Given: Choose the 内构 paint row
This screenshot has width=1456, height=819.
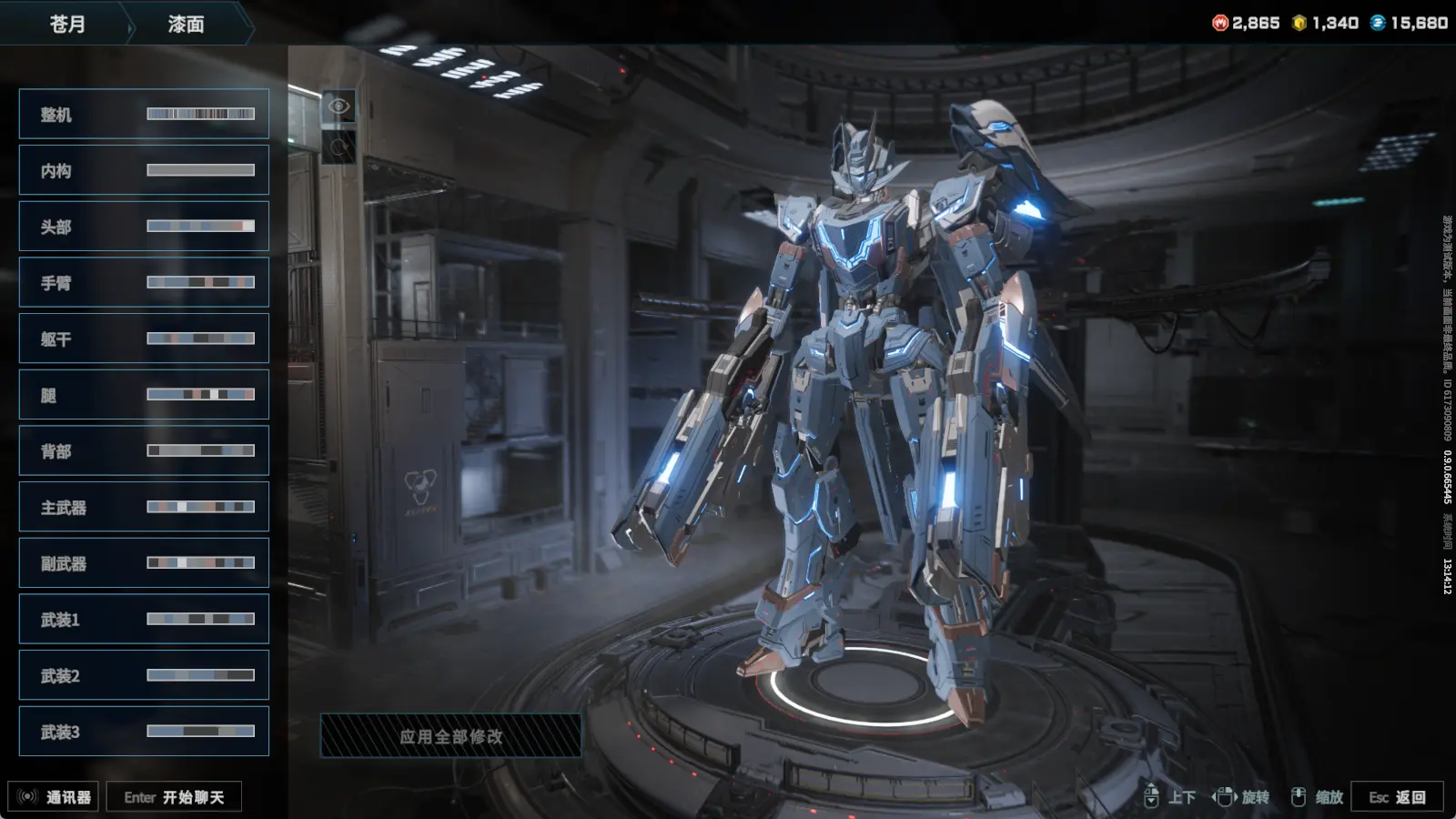Looking at the screenshot, I should 144,170.
